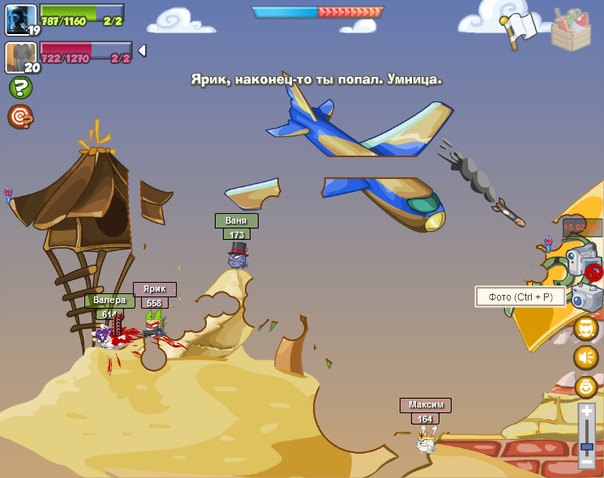Click the white surrender flag
Image resolution: width=604 pixels, height=478 pixels.
(x=519, y=27)
